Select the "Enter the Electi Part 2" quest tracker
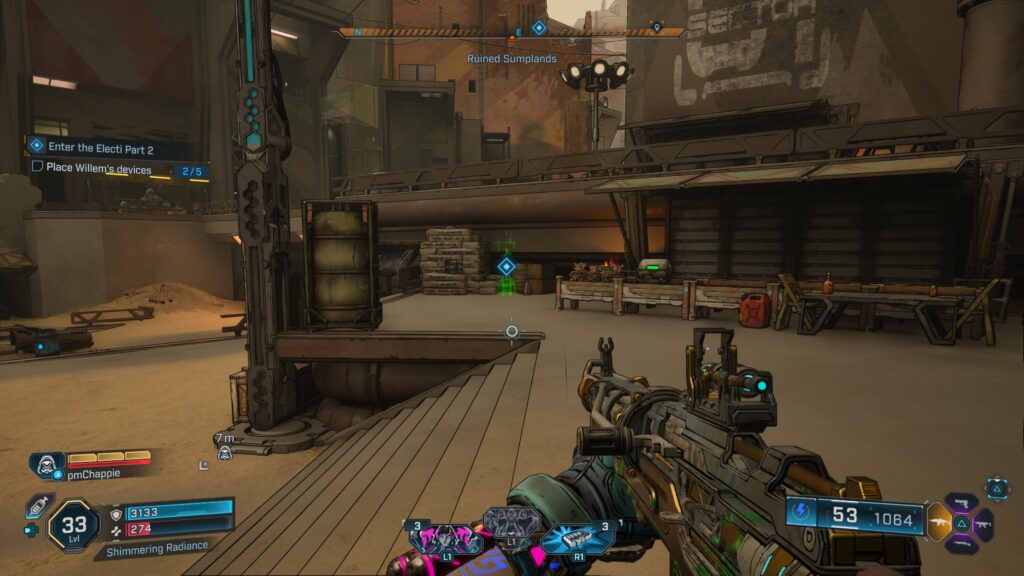The width and height of the screenshot is (1024, 576). 105,147
